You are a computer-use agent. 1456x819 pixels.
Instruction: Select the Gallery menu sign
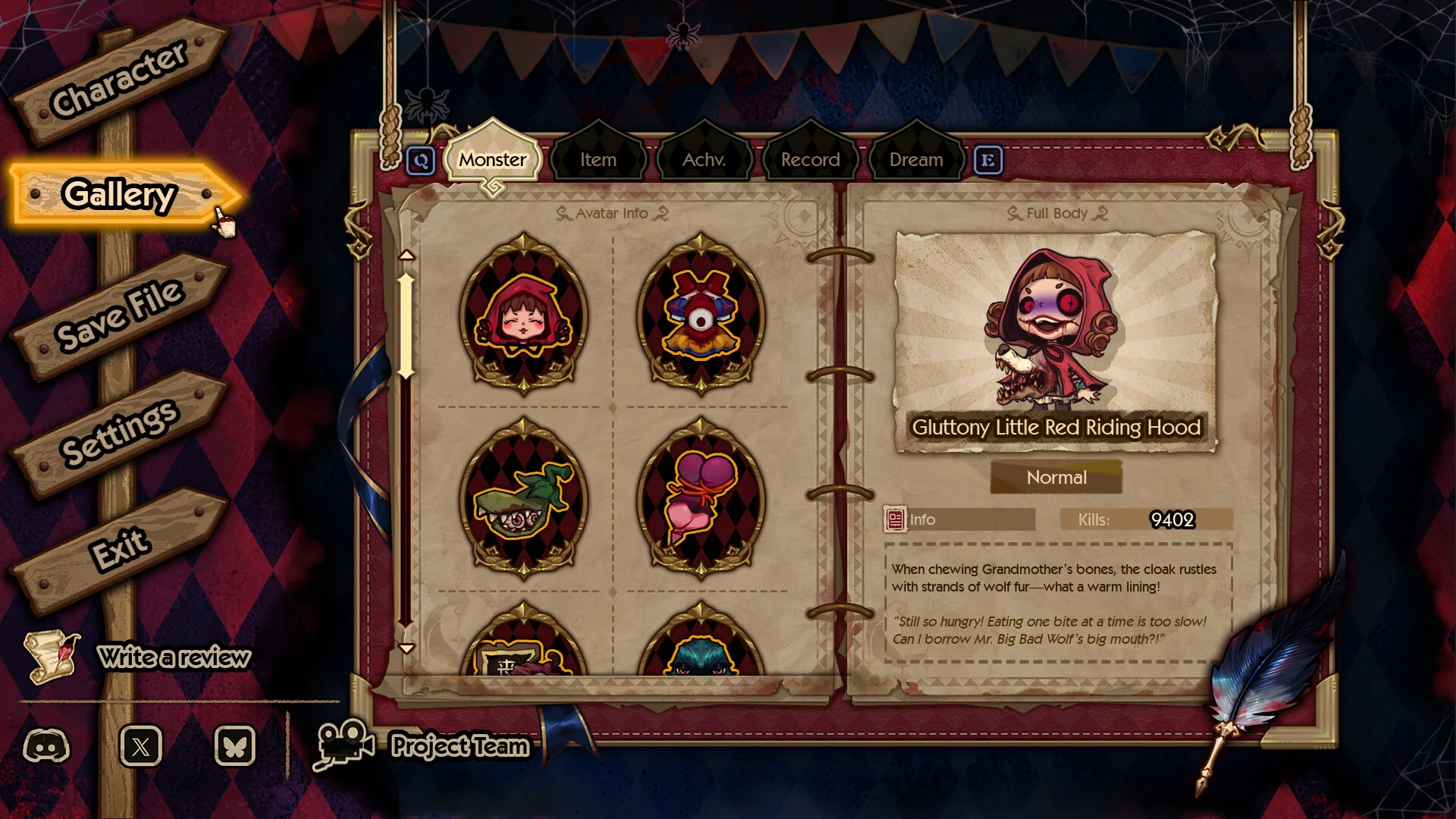tap(120, 195)
